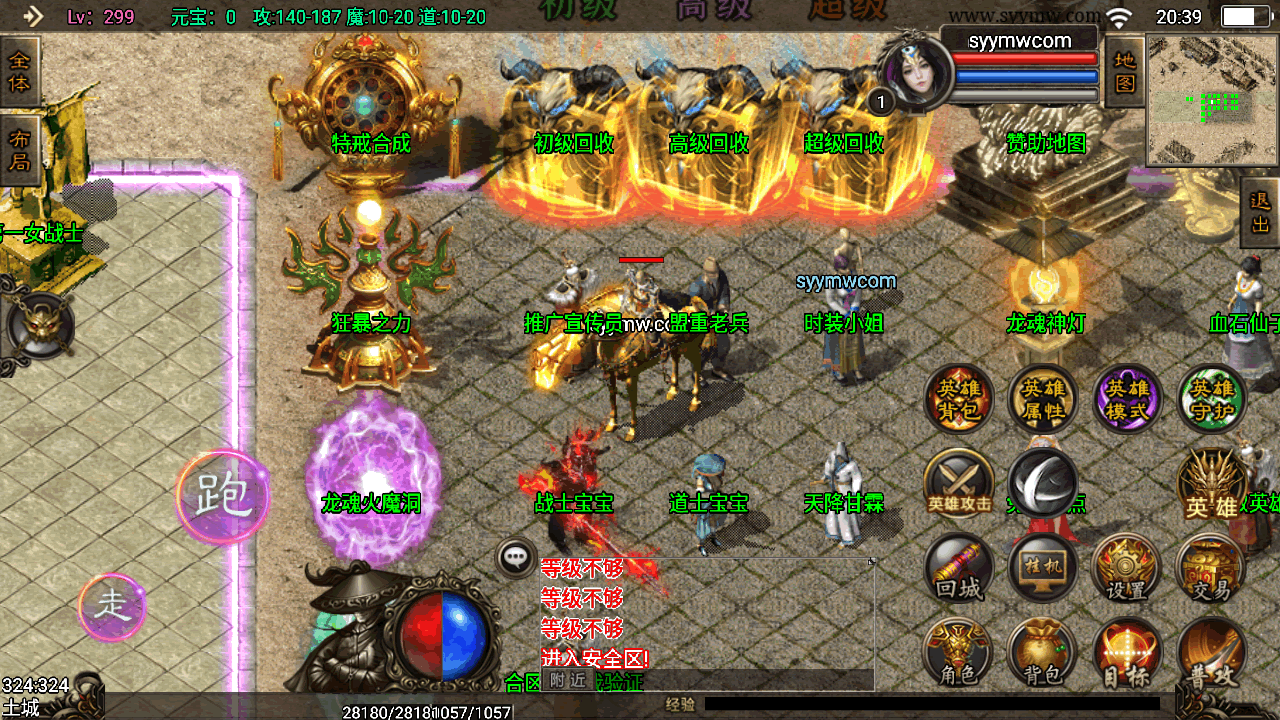1280x720 pixels.
Task: Activate the 英雄守护 hero guard
Action: 1211,399
